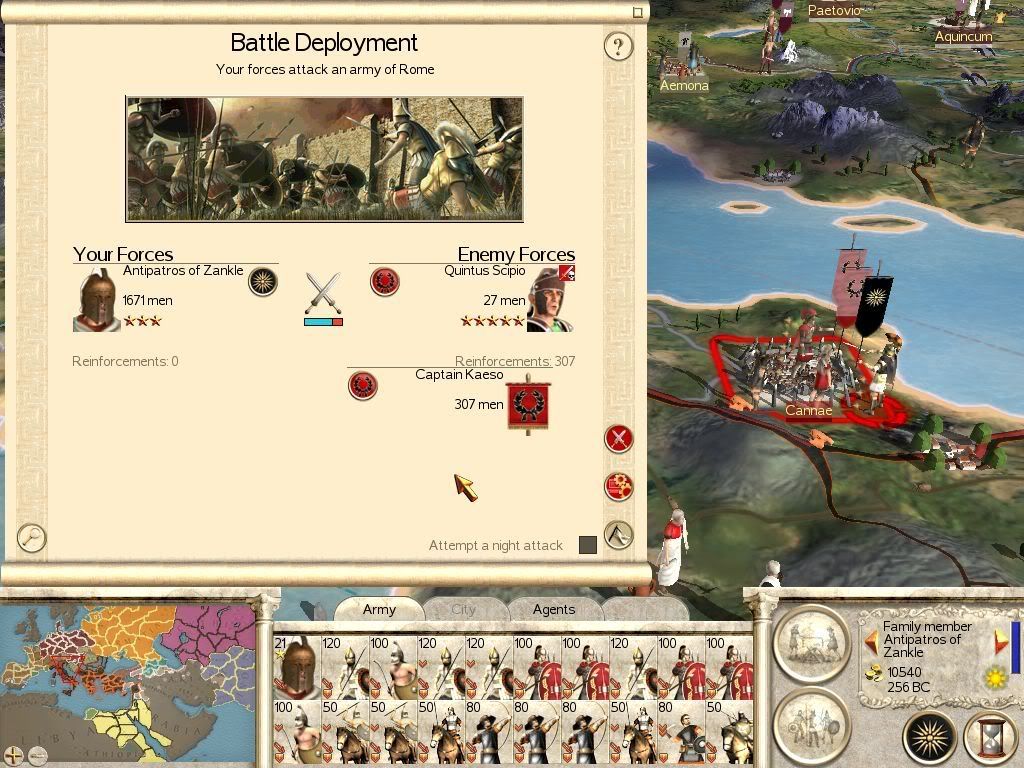Open the faction overview sunburst button
This screenshot has width=1024, height=768.
pos(930,738)
